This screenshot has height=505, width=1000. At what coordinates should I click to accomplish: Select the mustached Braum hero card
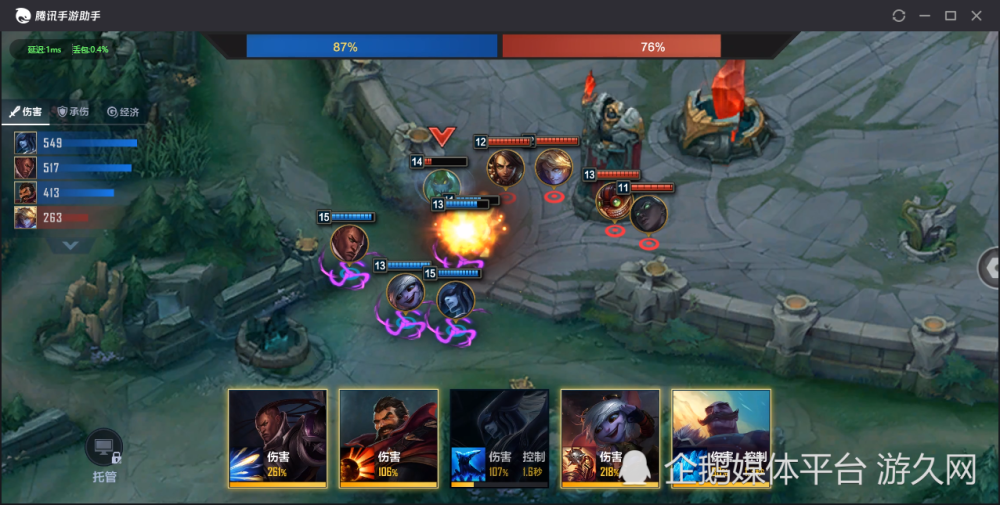pyautogui.click(x=720, y=438)
